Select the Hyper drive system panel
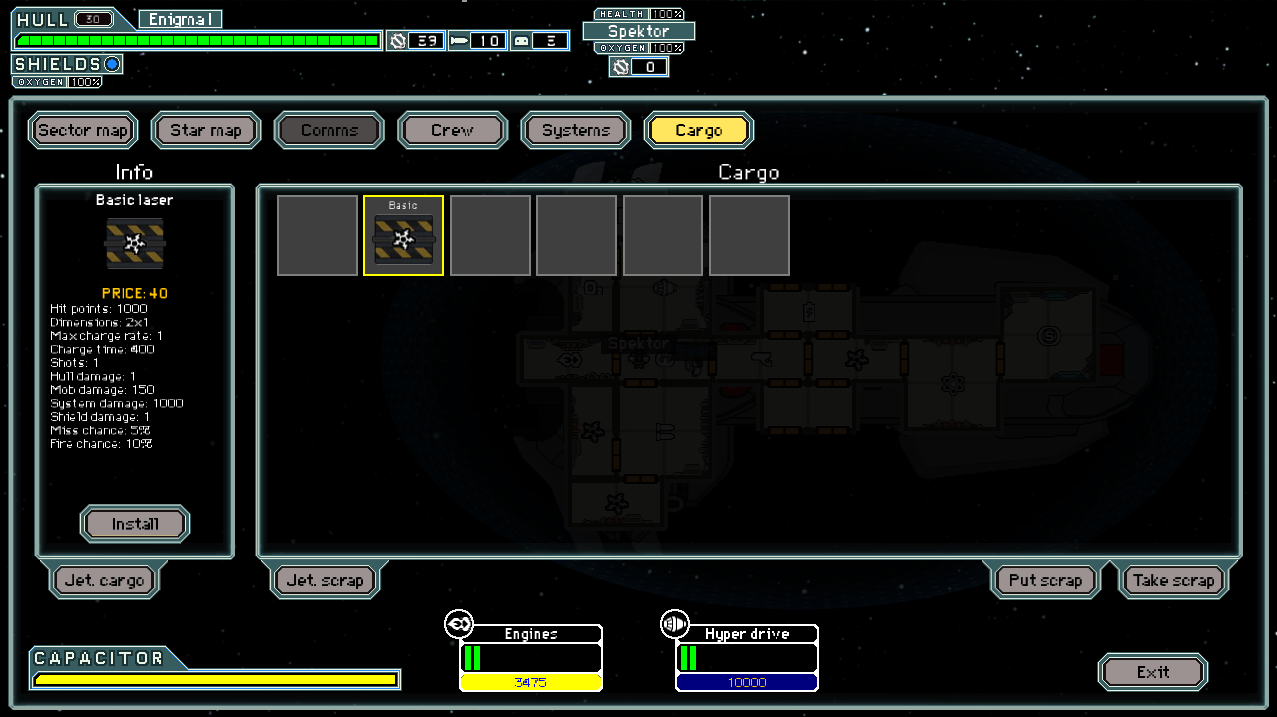The height and width of the screenshot is (717, 1277). click(x=747, y=657)
